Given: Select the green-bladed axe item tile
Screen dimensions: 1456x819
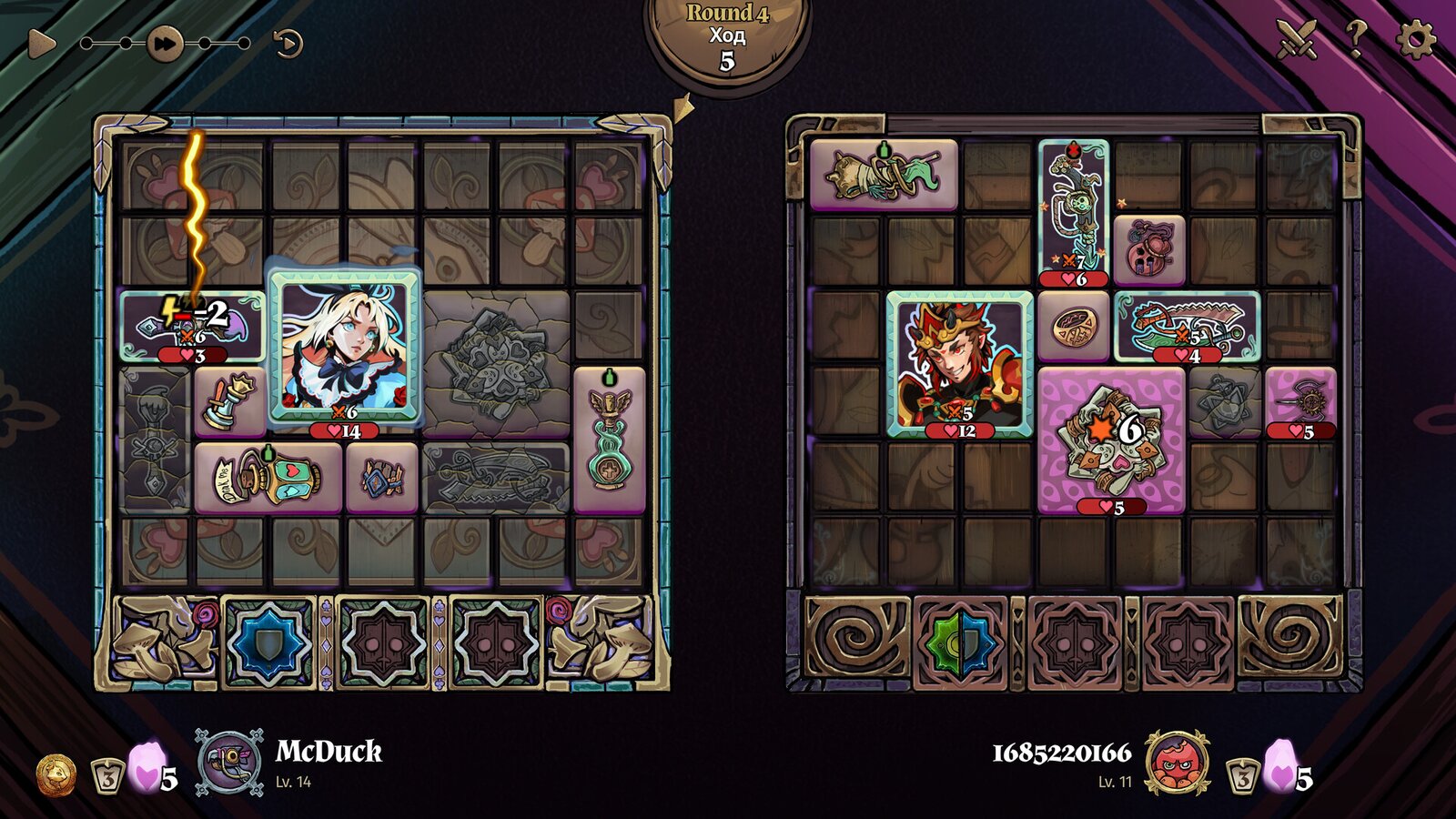Looking at the screenshot, I should pos(1187,326).
